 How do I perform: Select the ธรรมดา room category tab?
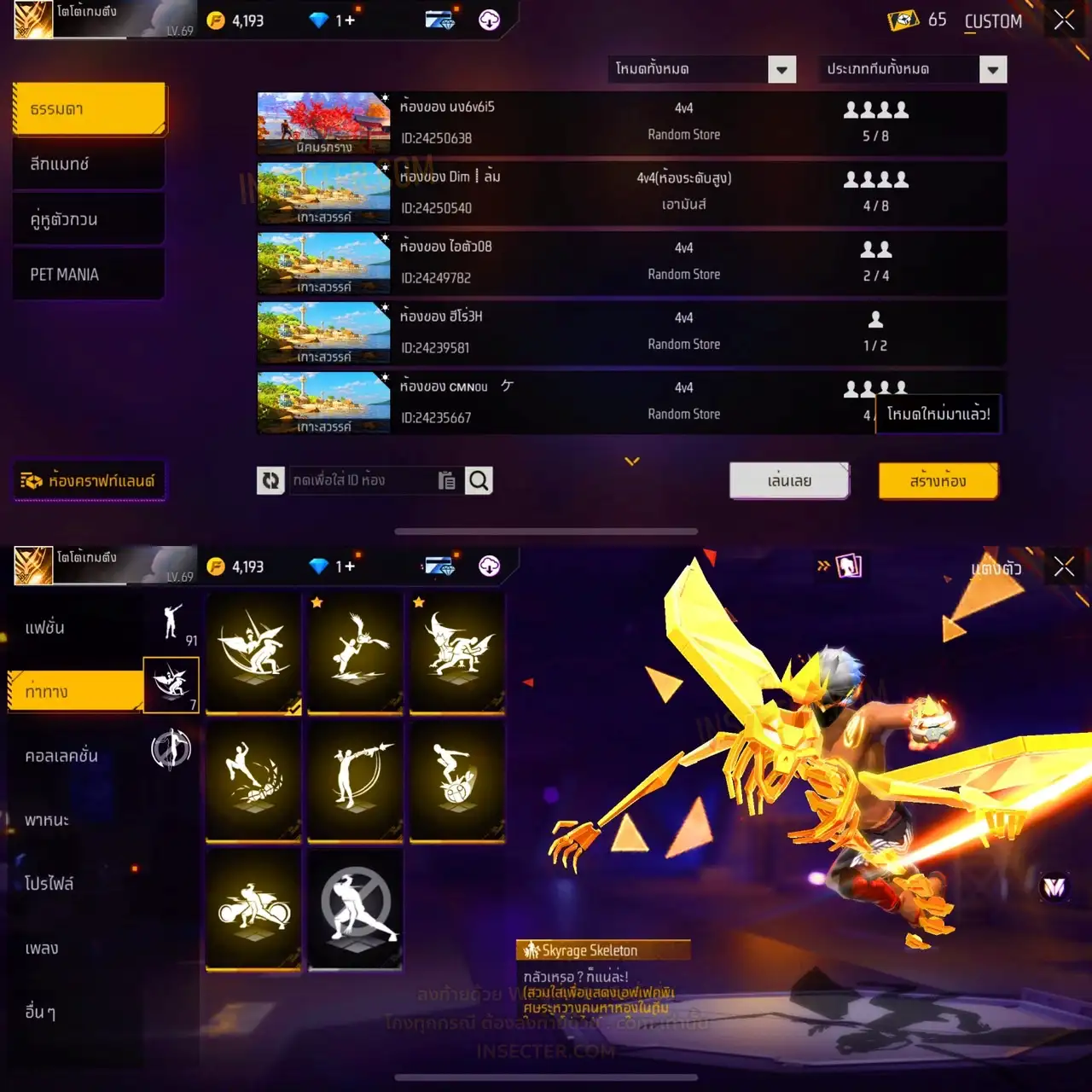(90, 109)
